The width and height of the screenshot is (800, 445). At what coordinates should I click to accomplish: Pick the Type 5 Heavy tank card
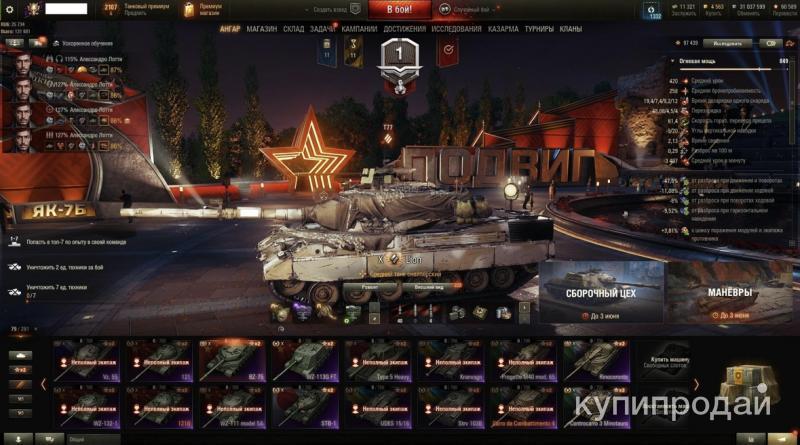(x=379, y=361)
